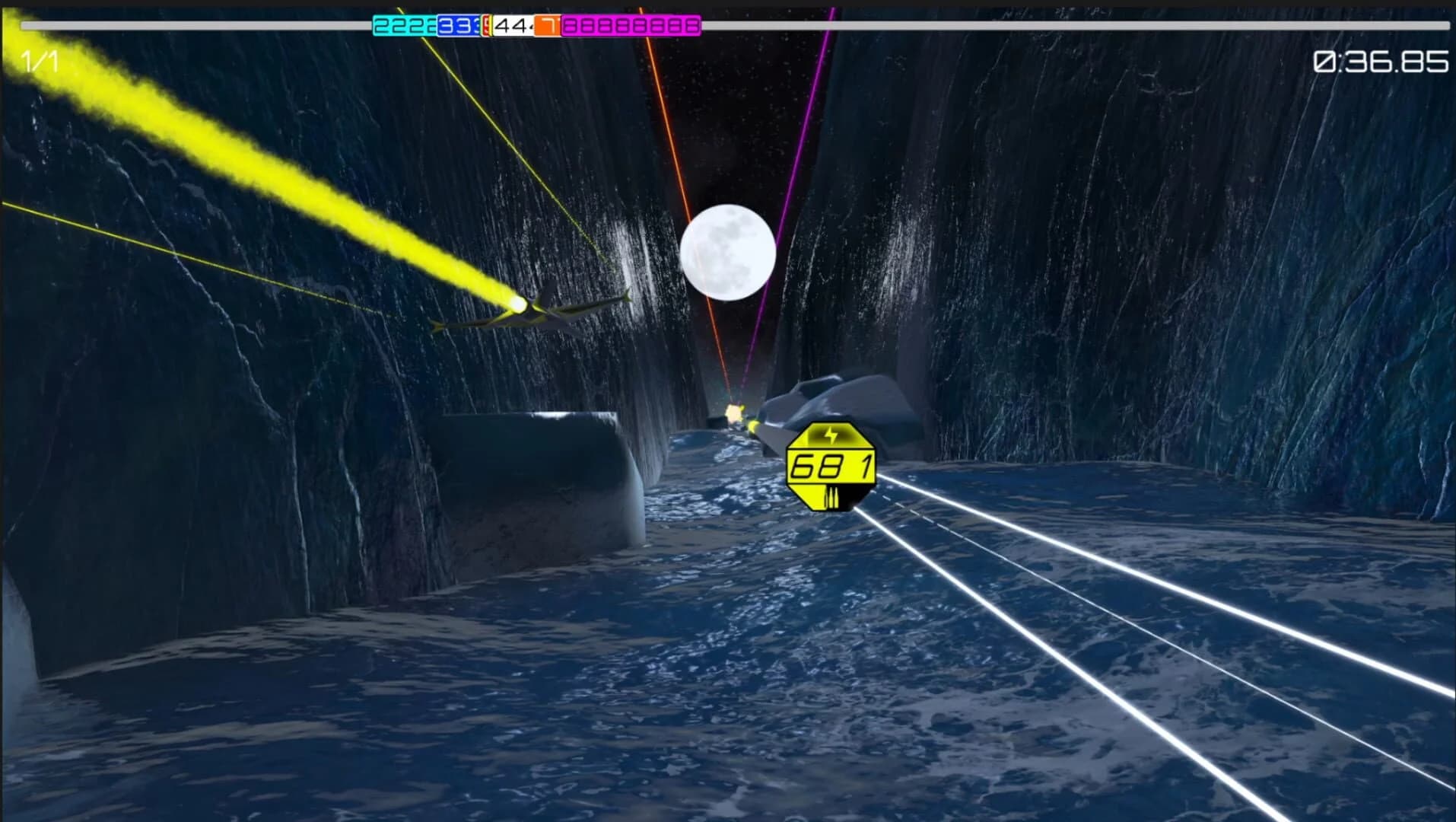Click the magenta 88888888 racer marker
The image size is (1456, 822).
631,27
